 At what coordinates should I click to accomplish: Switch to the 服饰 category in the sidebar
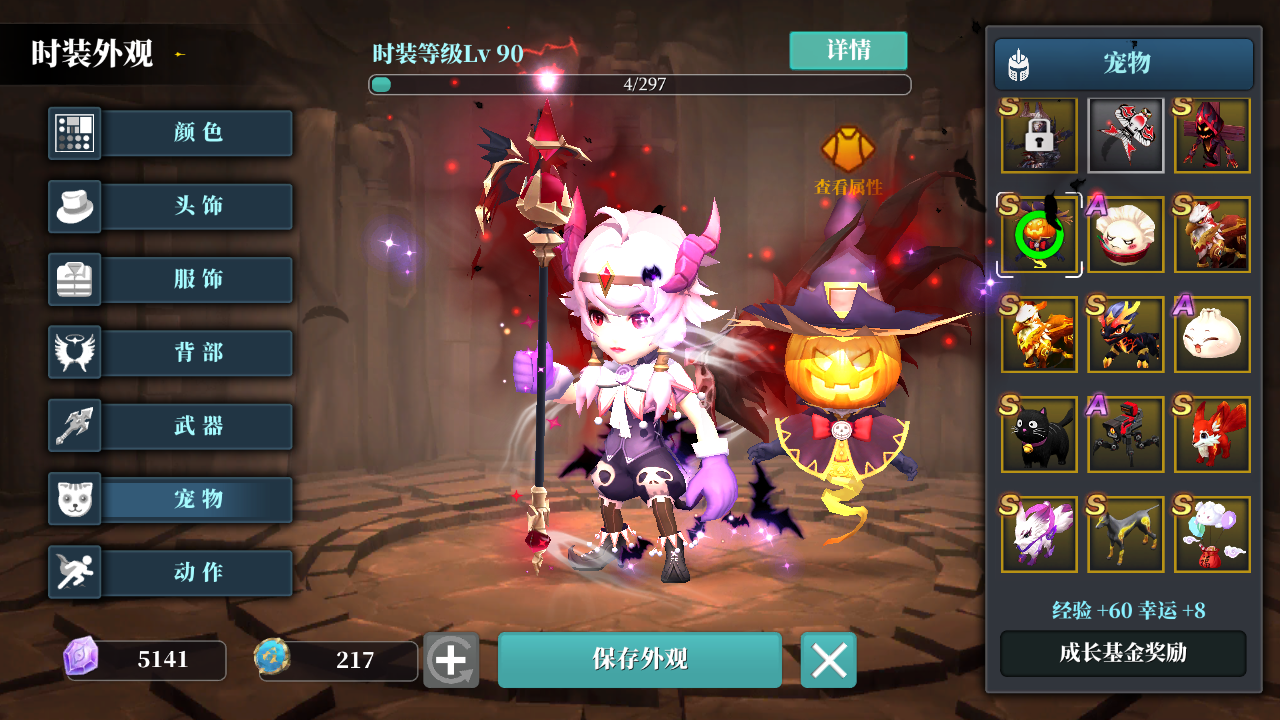pos(196,279)
